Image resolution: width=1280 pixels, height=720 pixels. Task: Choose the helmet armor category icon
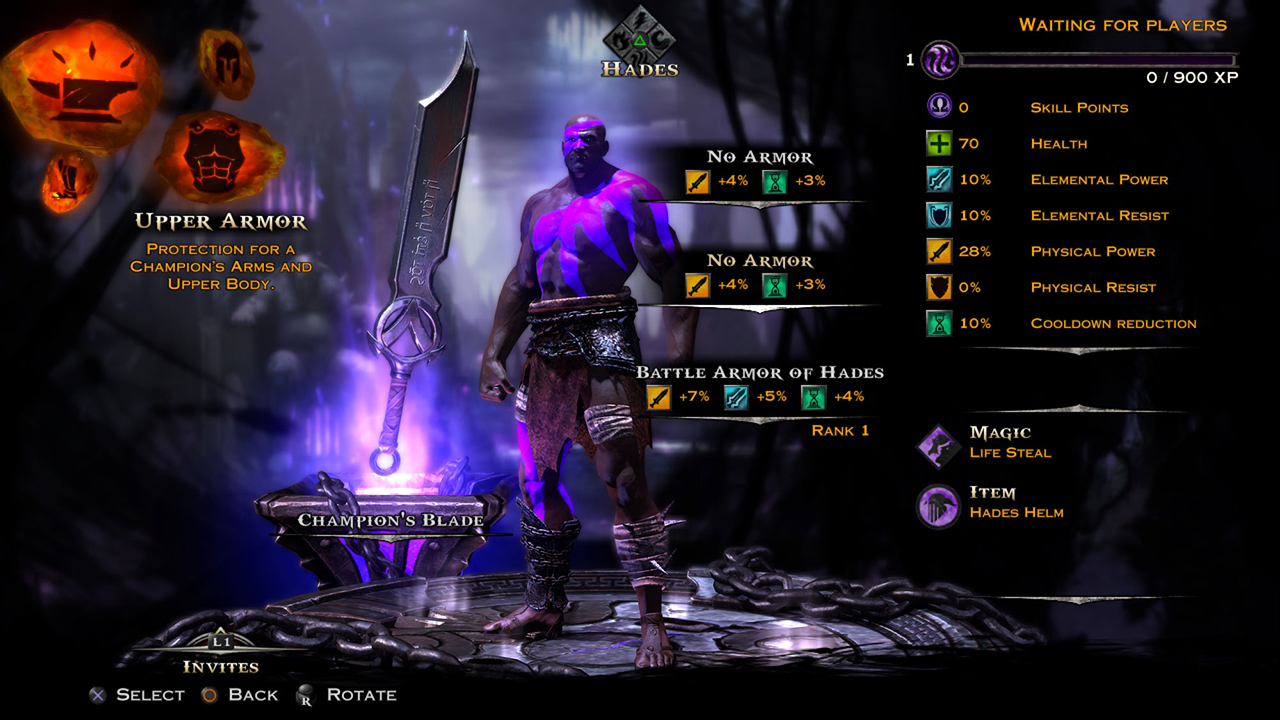[227, 63]
